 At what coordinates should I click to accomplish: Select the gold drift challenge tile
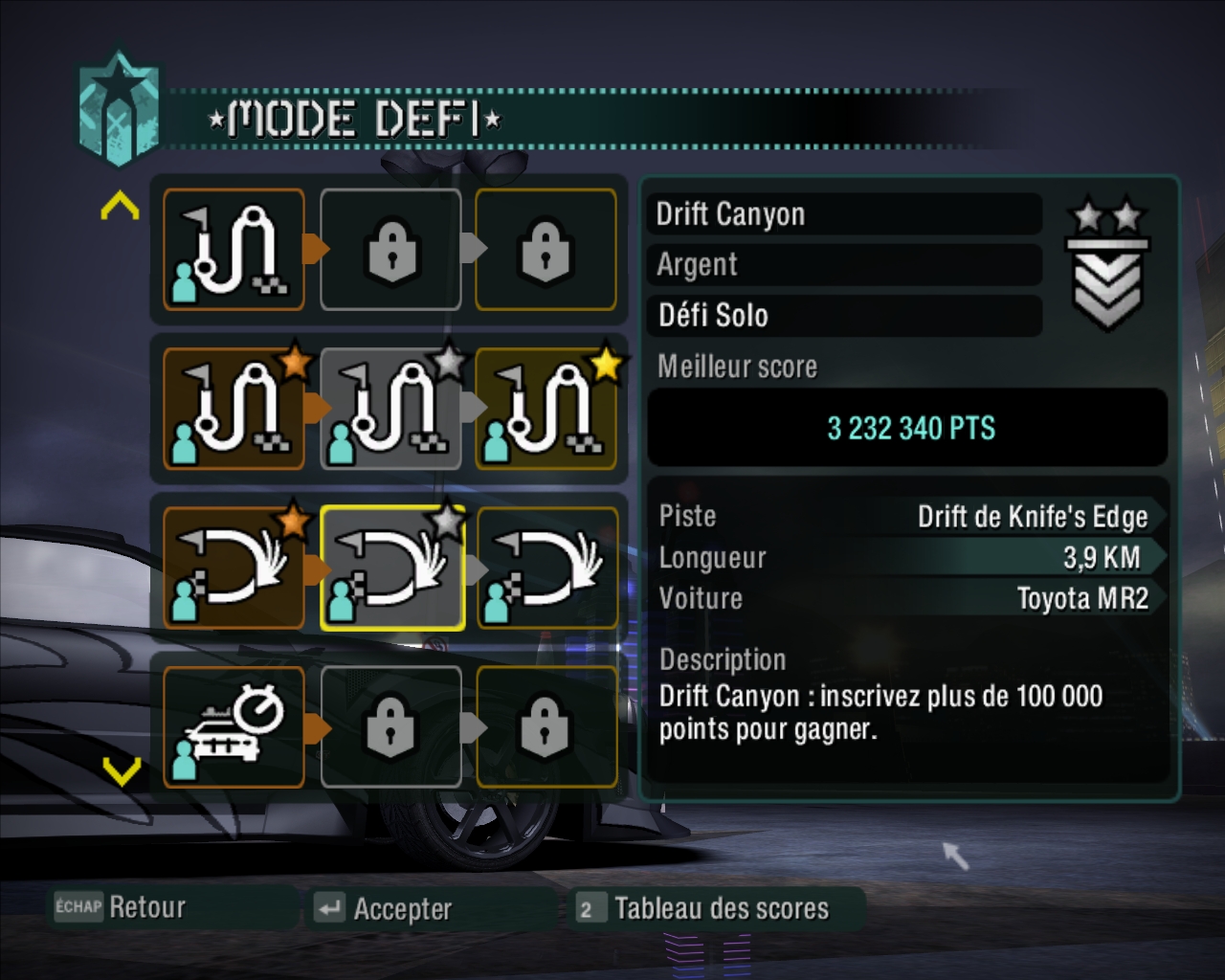click(x=546, y=568)
